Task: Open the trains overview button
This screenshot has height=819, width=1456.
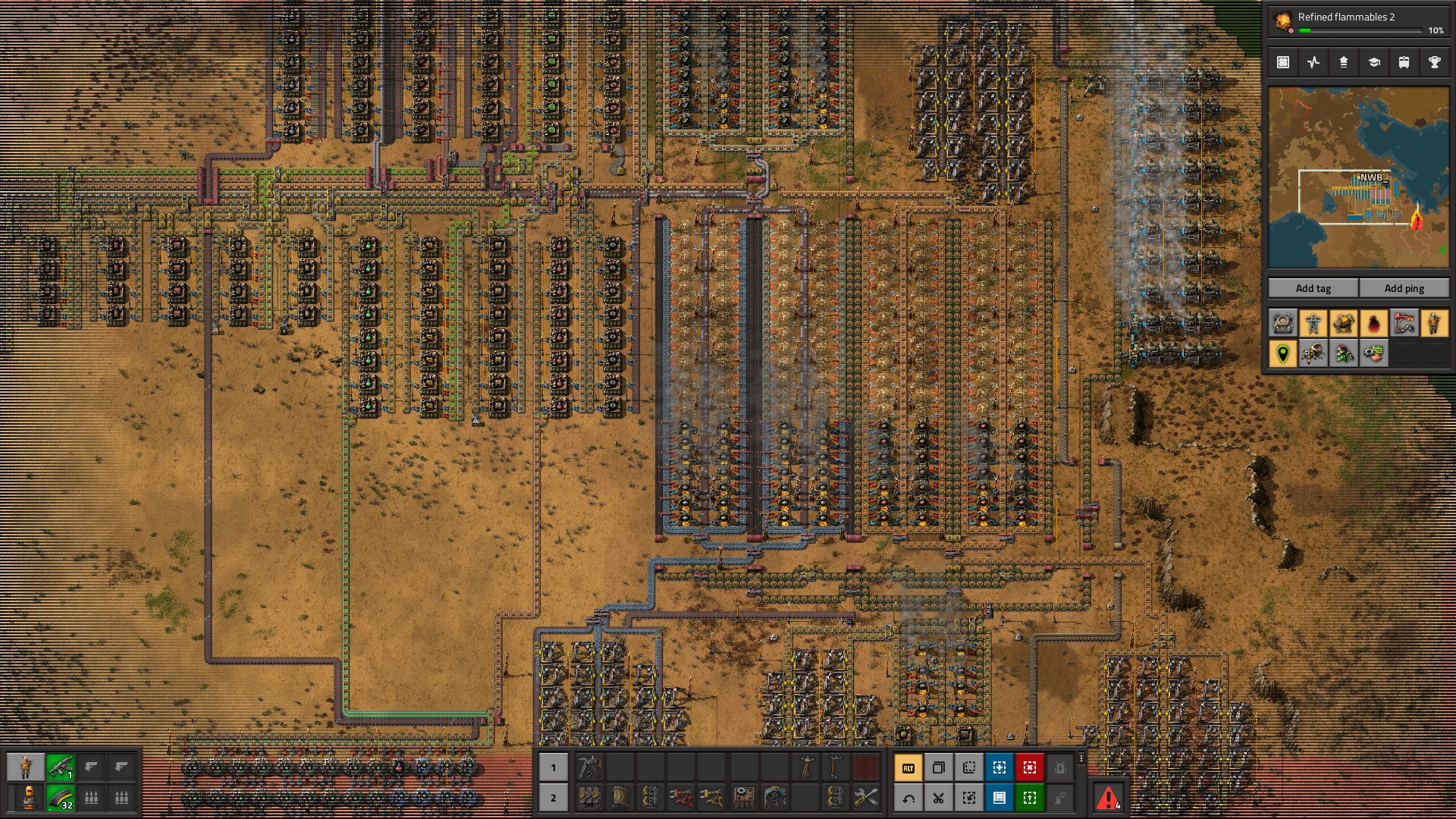Action: pos(1404,63)
